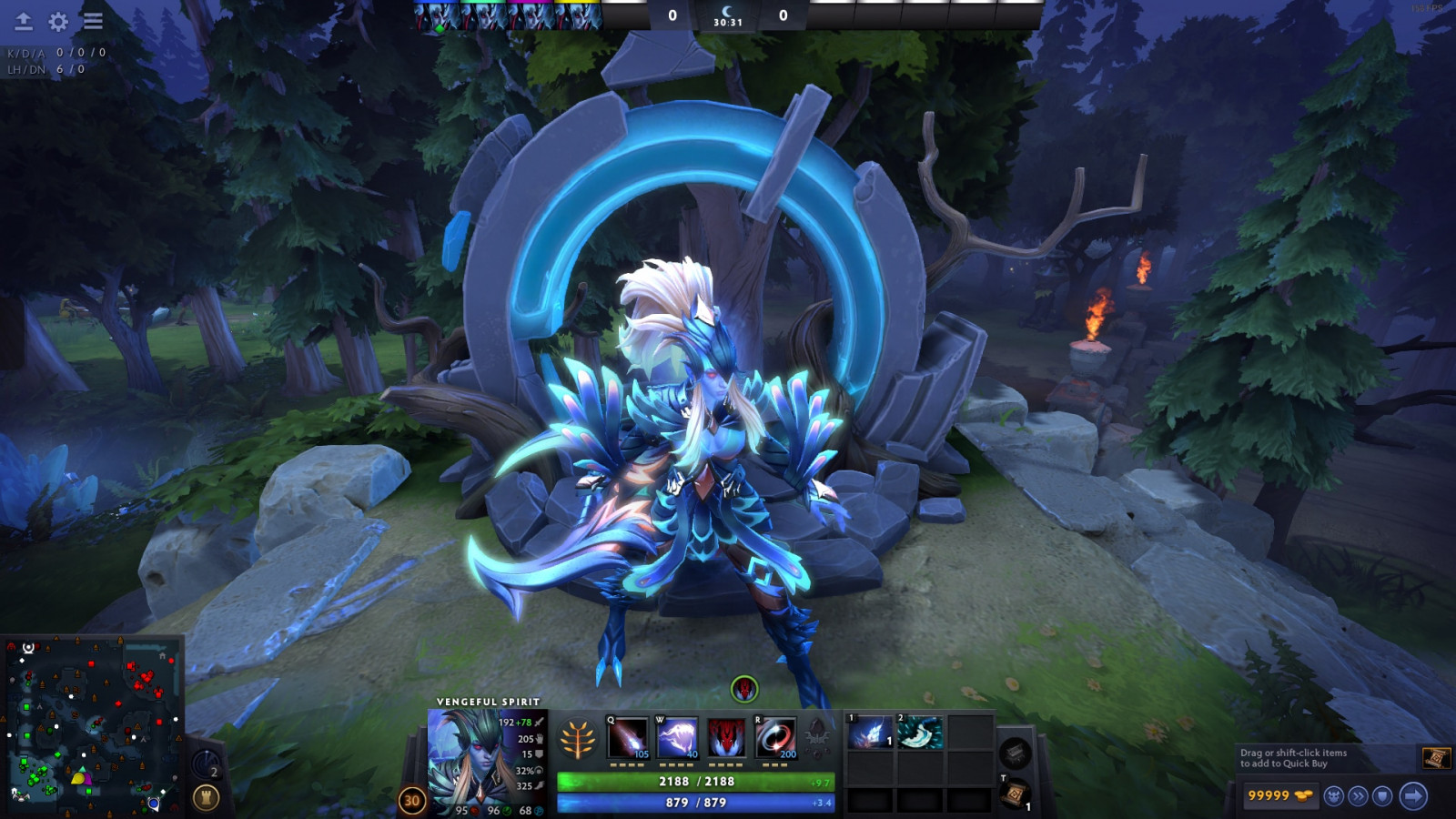Viewport: 1456px width, 819px height.
Task: Open the settings gear menu
Action: pos(58,21)
